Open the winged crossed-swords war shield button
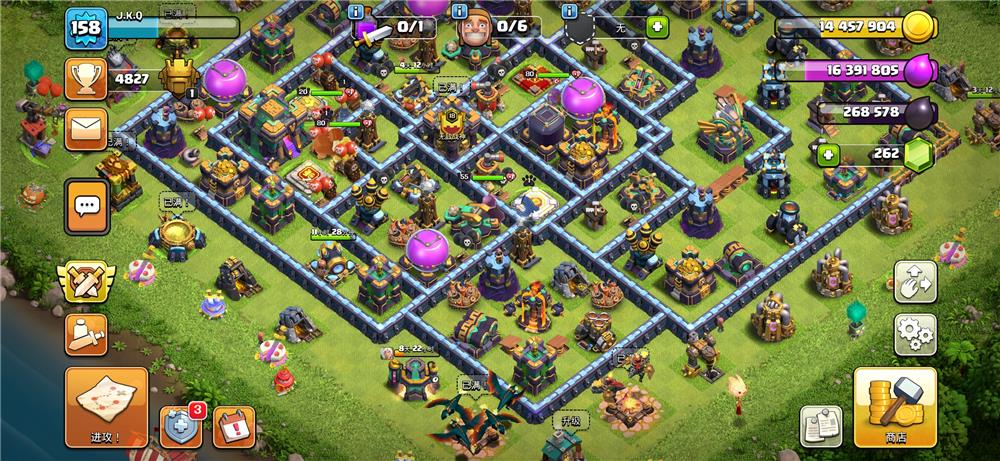Image resolution: width=1000 pixels, height=461 pixels. pos(87,283)
